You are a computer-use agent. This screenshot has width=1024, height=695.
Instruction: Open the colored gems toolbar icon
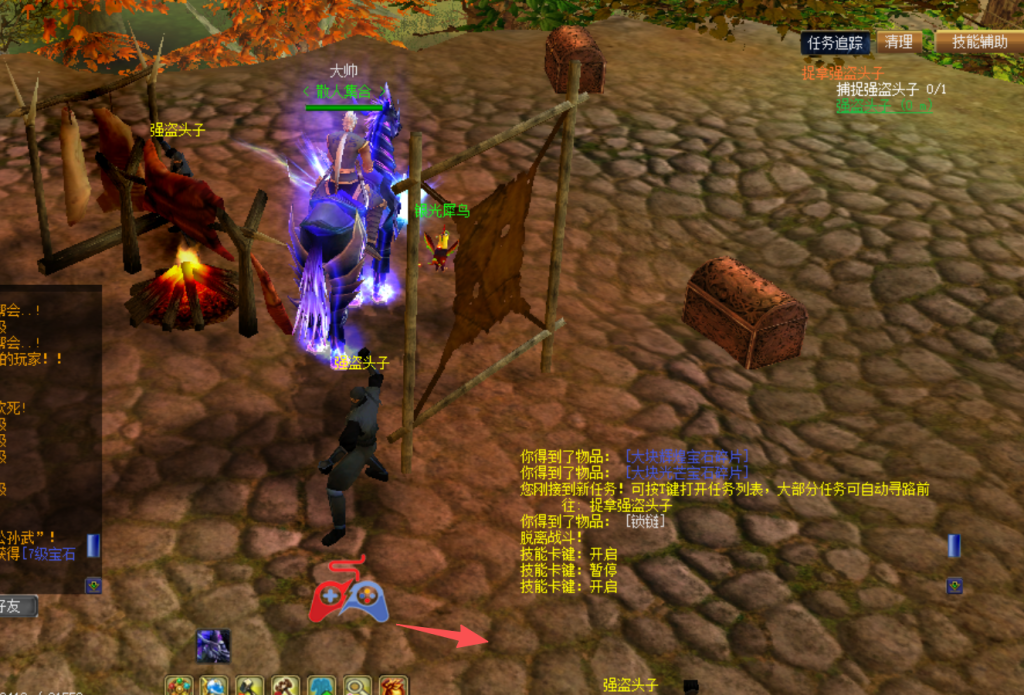(179, 686)
